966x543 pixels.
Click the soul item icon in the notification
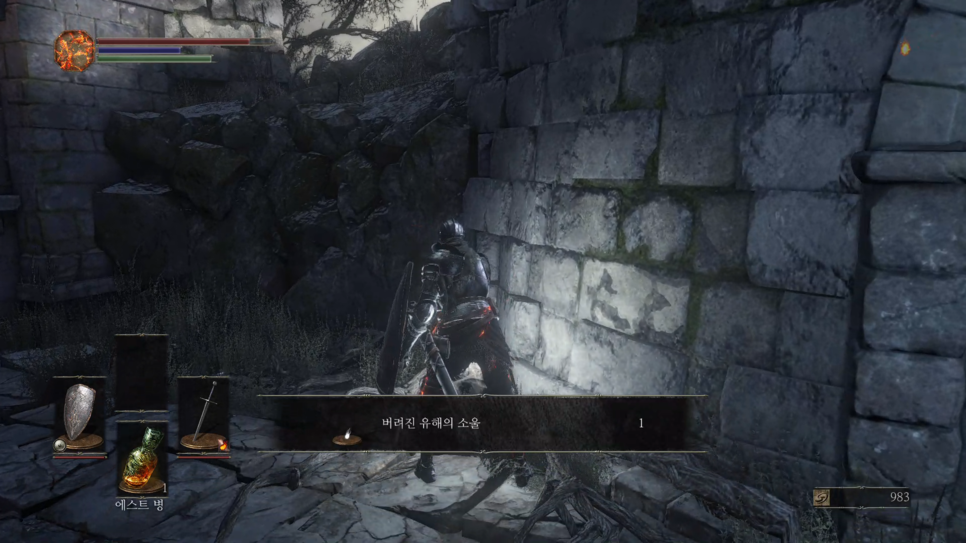[346, 435]
